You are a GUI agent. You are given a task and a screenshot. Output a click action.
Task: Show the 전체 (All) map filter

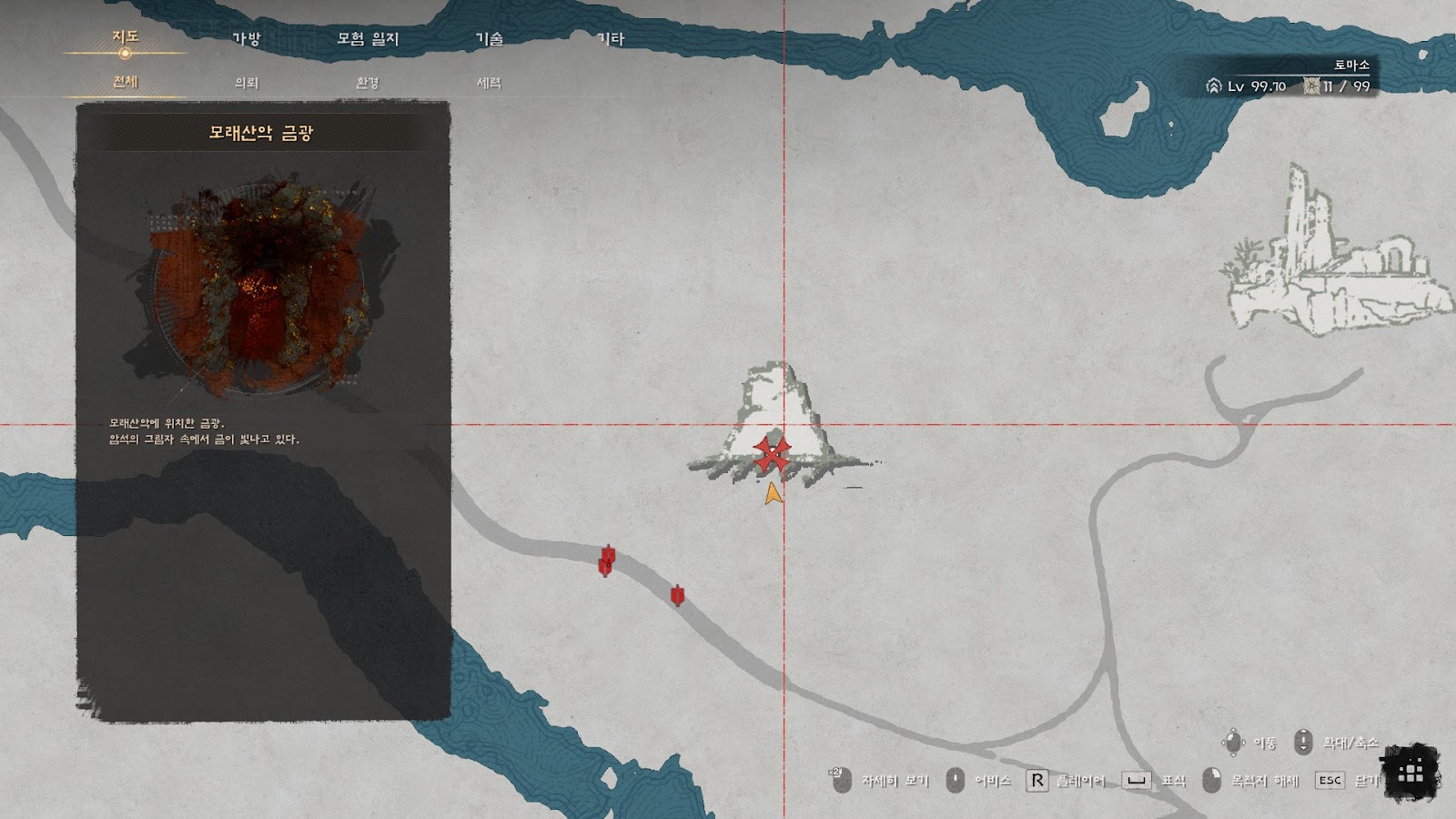pos(125,82)
